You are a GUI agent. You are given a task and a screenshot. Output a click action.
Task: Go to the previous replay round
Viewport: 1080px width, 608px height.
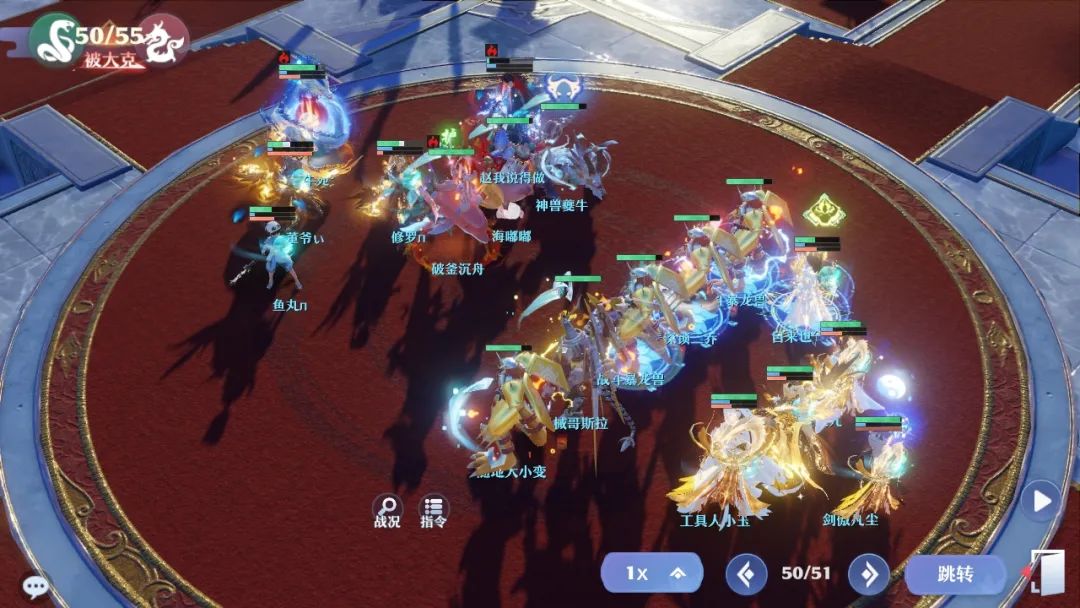746,573
